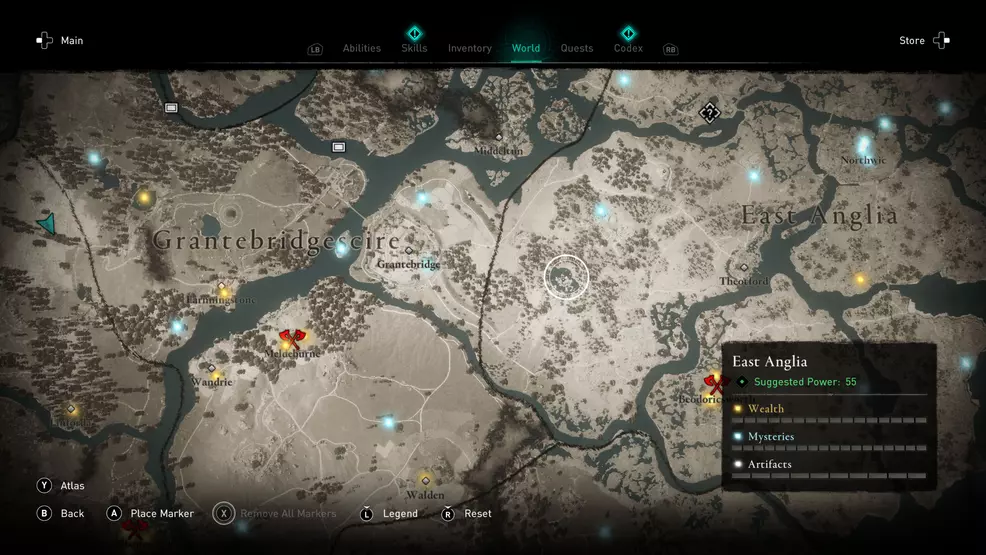Viewport: 986px width, 555px height.
Task: Open the Main menu
Action: coord(60,41)
